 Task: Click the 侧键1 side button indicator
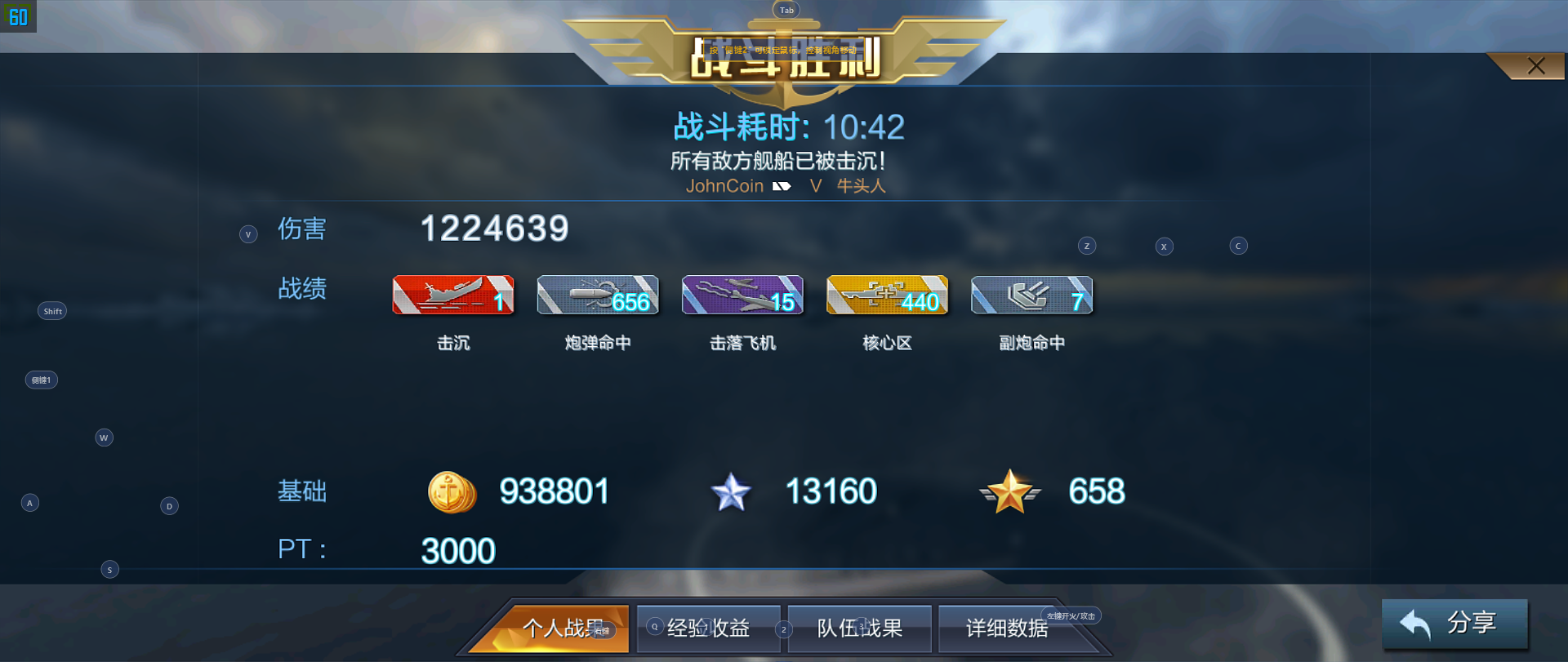tap(41, 380)
